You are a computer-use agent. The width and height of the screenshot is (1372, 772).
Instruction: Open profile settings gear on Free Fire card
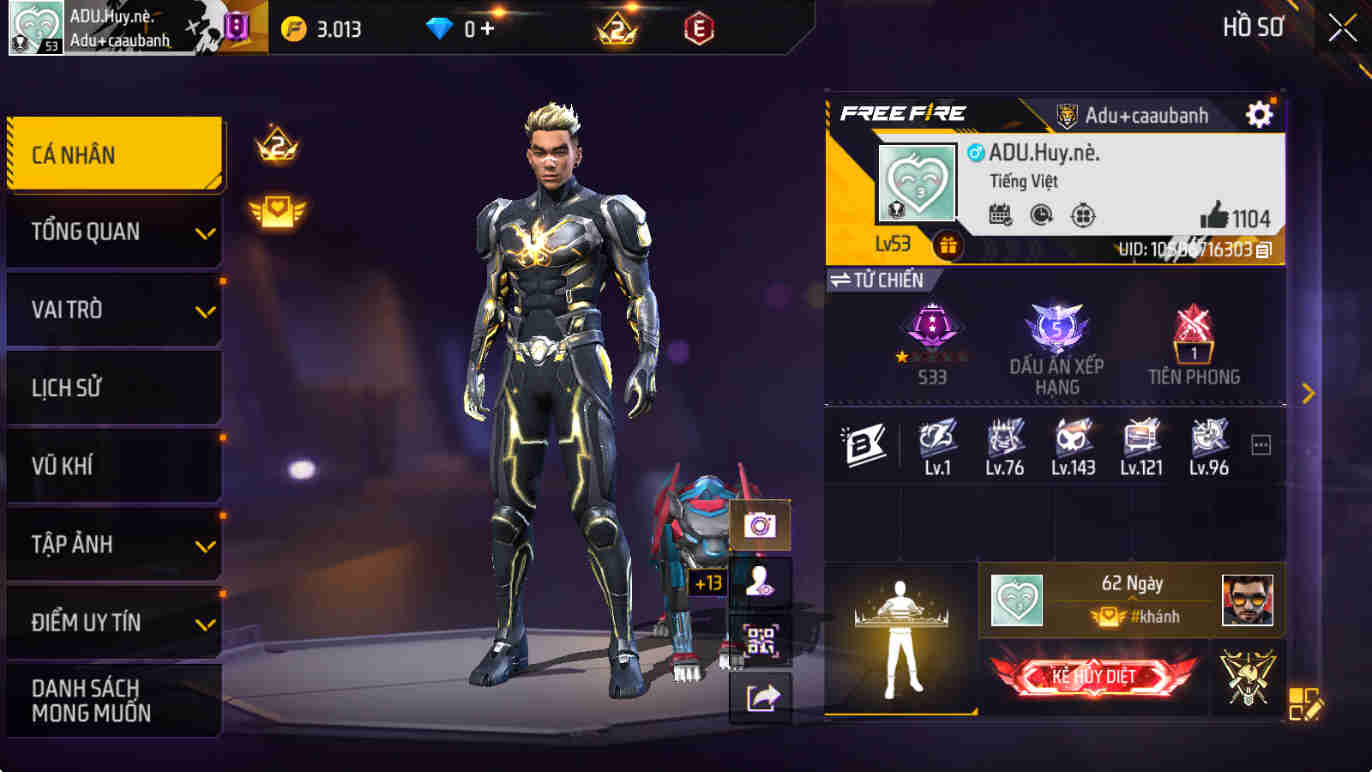(1259, 115)
